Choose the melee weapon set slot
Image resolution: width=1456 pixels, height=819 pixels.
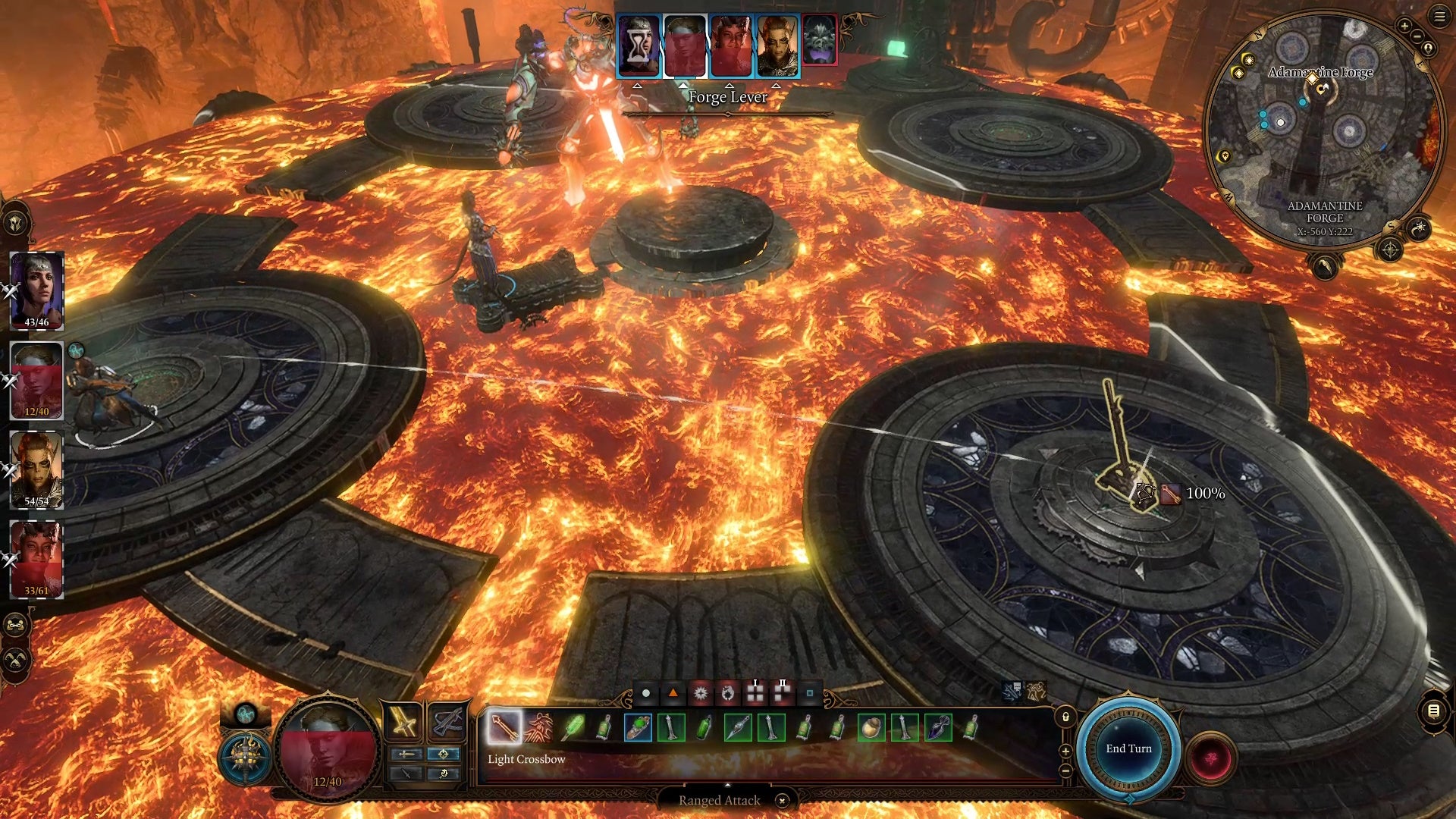tap(403, 721)
